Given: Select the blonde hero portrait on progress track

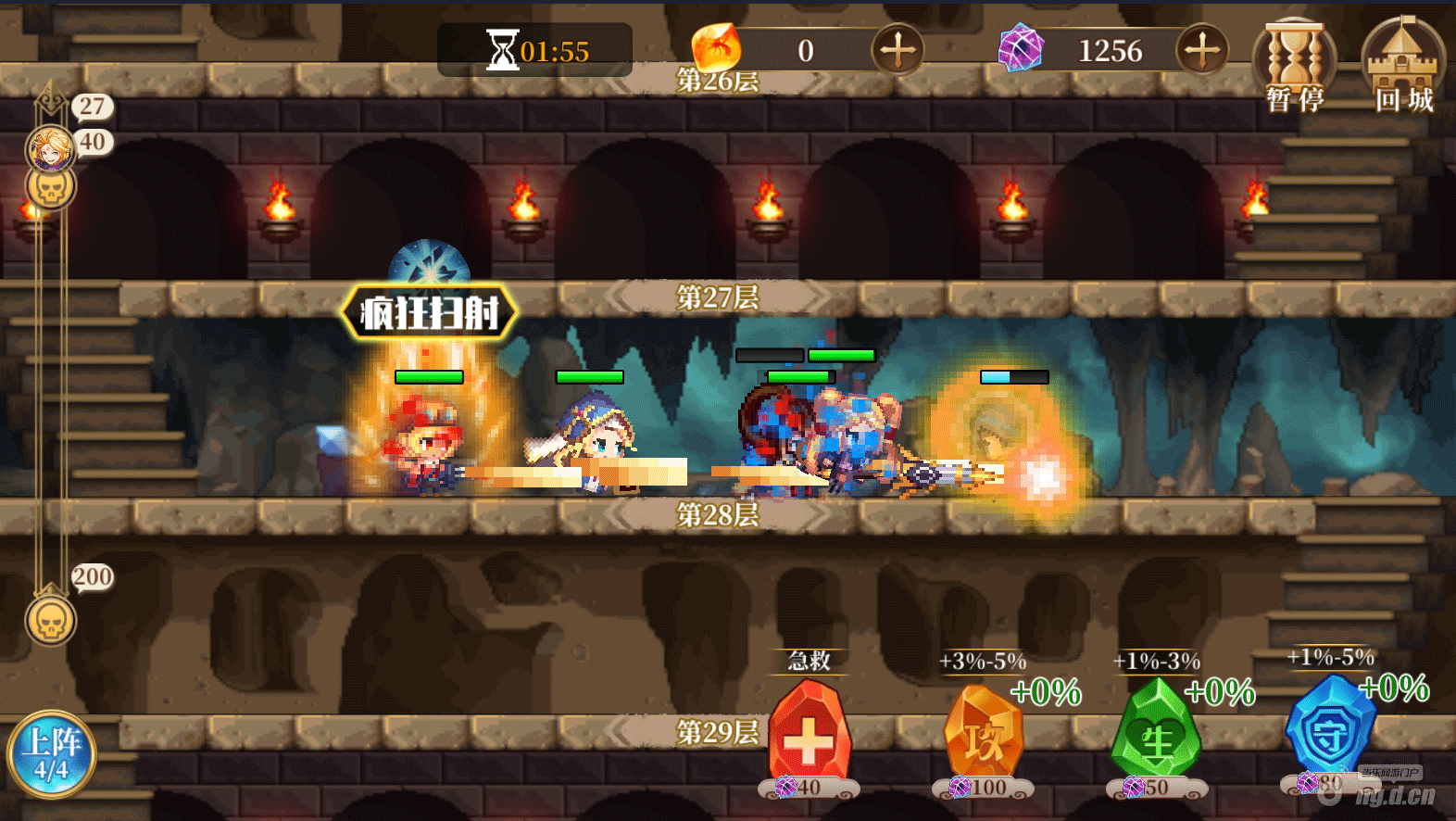Looking at the screenshot, I should coord(50,148).
